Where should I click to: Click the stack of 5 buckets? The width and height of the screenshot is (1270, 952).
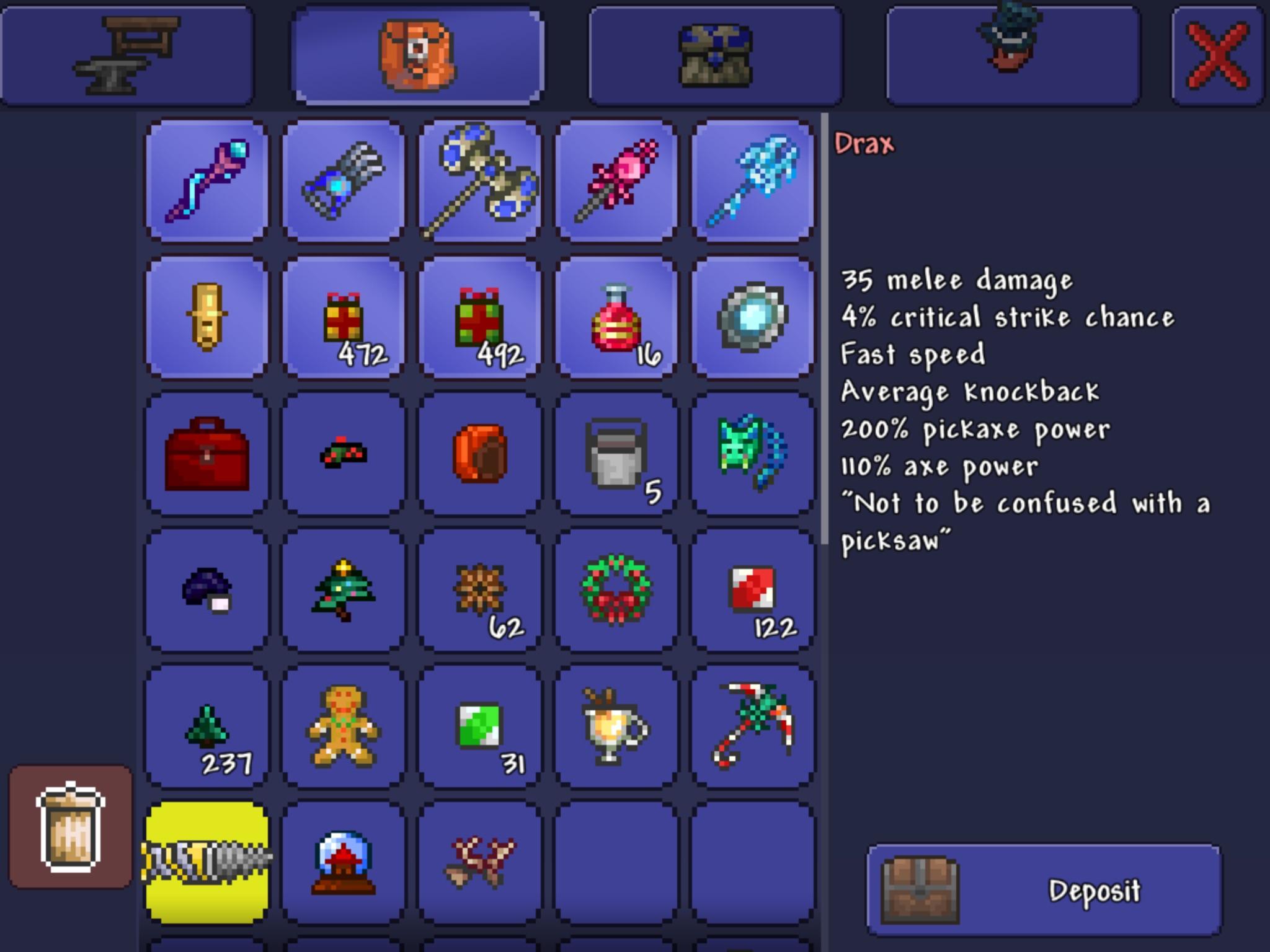click(x=616, y=452)
